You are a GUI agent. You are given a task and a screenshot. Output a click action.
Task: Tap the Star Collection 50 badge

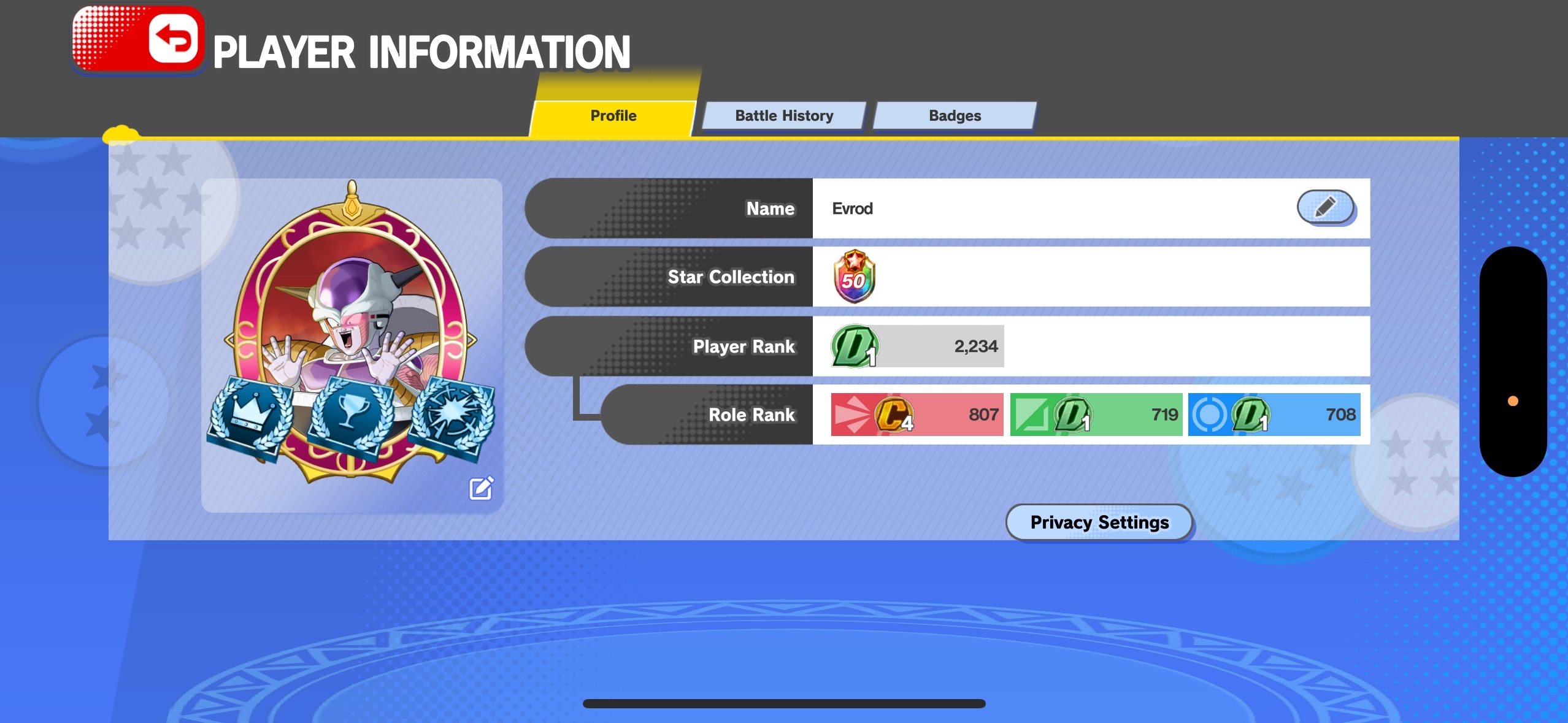pyautogui.click(x=853, y=277)
